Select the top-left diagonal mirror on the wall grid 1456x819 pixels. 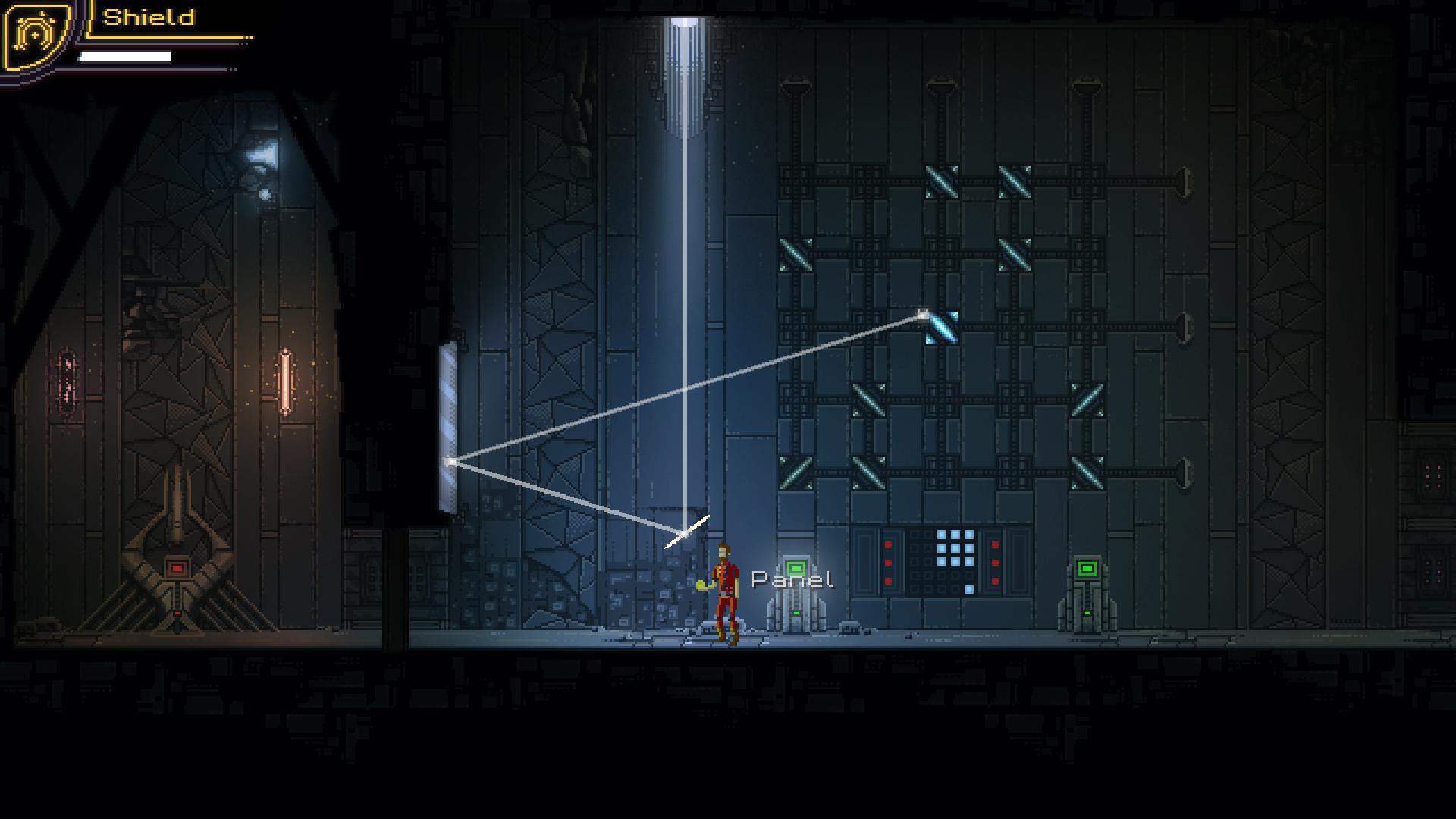point(940,180)
